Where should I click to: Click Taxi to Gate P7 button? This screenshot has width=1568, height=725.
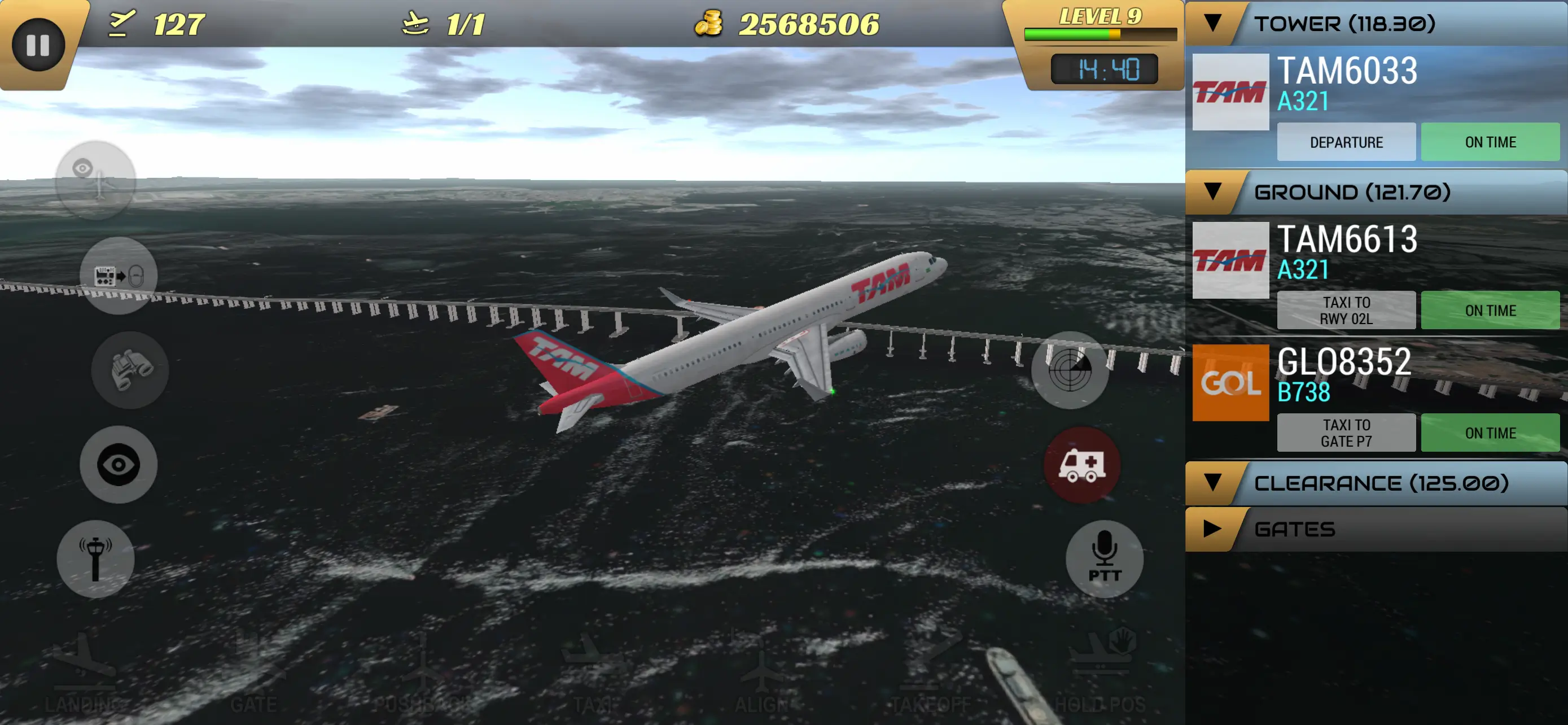[x=1346, y=433]
